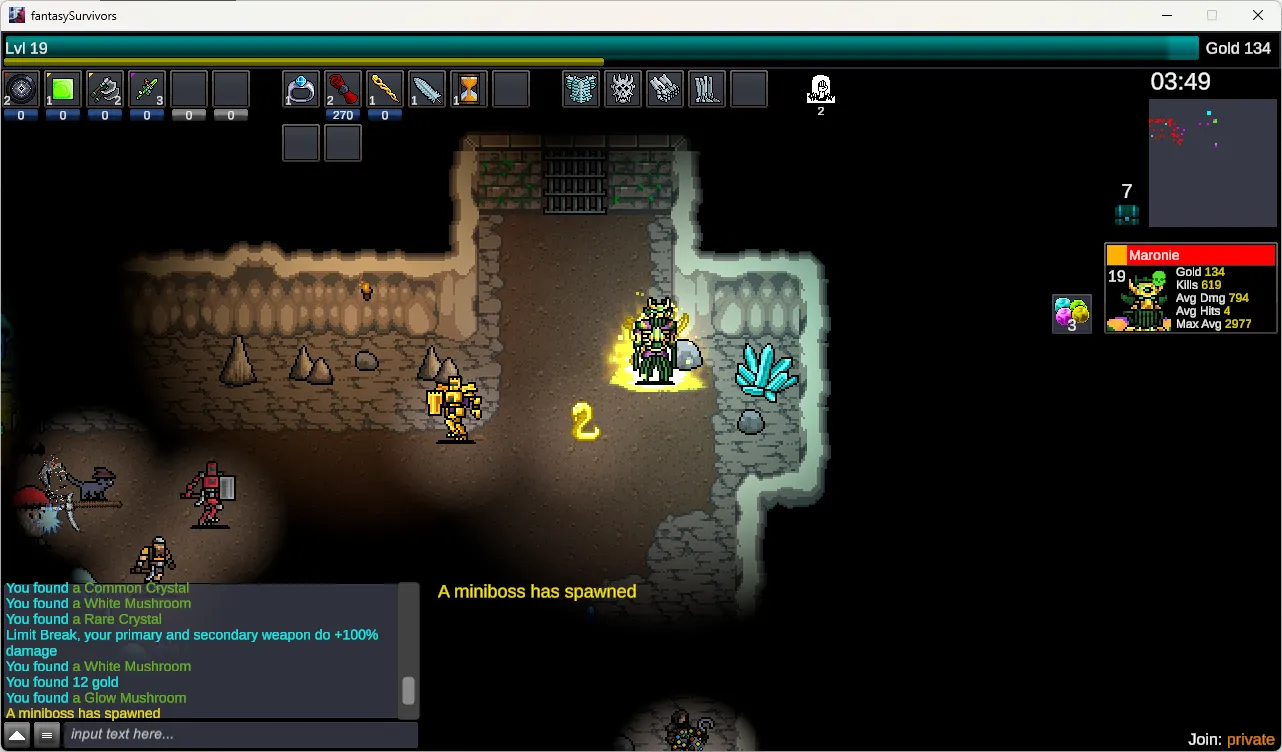Image resolution: width=1282 pixels, height=752 pixels.
Task: Expand the chat log with the arrow button
Action: click(x=17, y=735)
